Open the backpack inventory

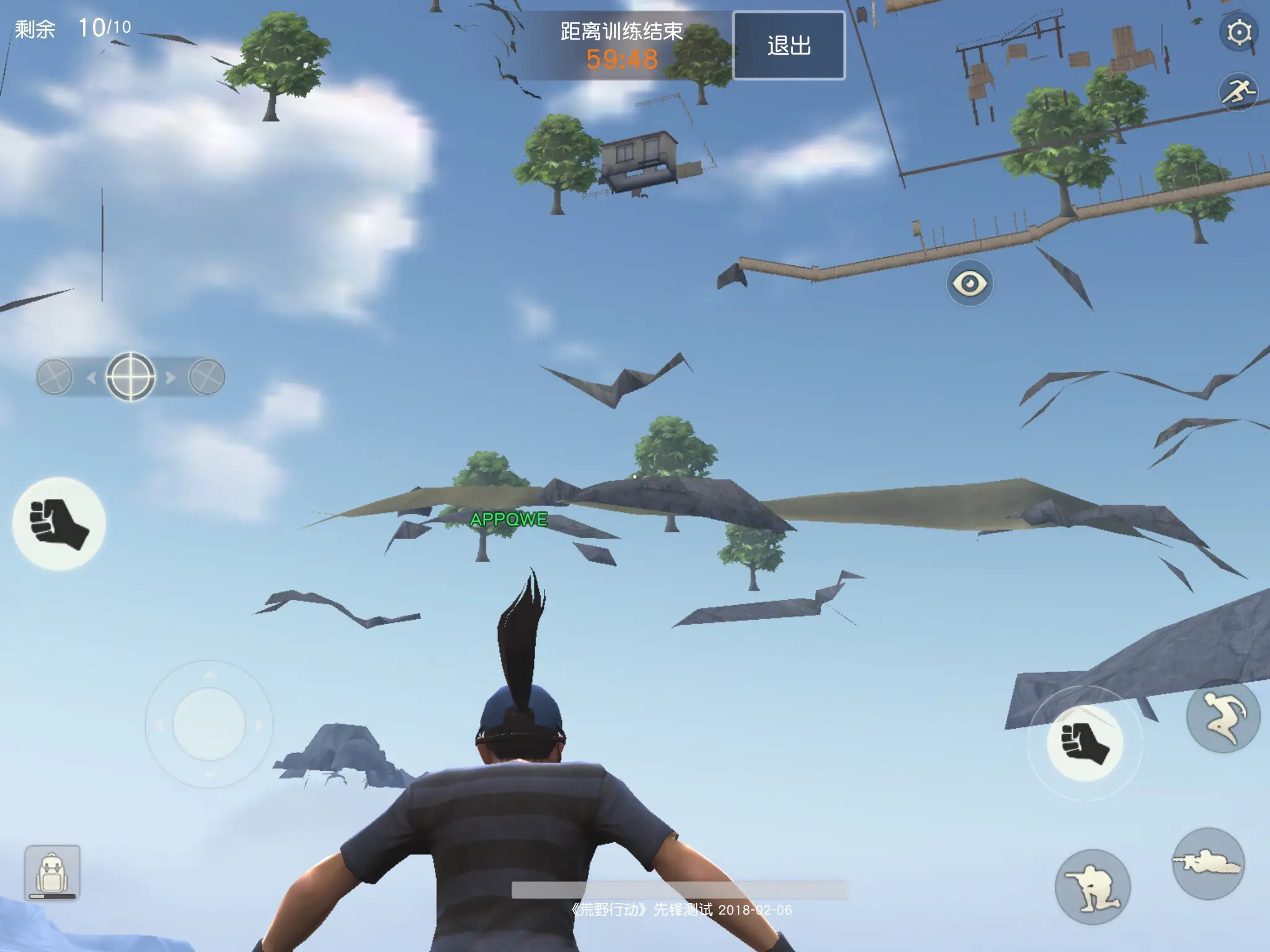(x=53, y=872)
